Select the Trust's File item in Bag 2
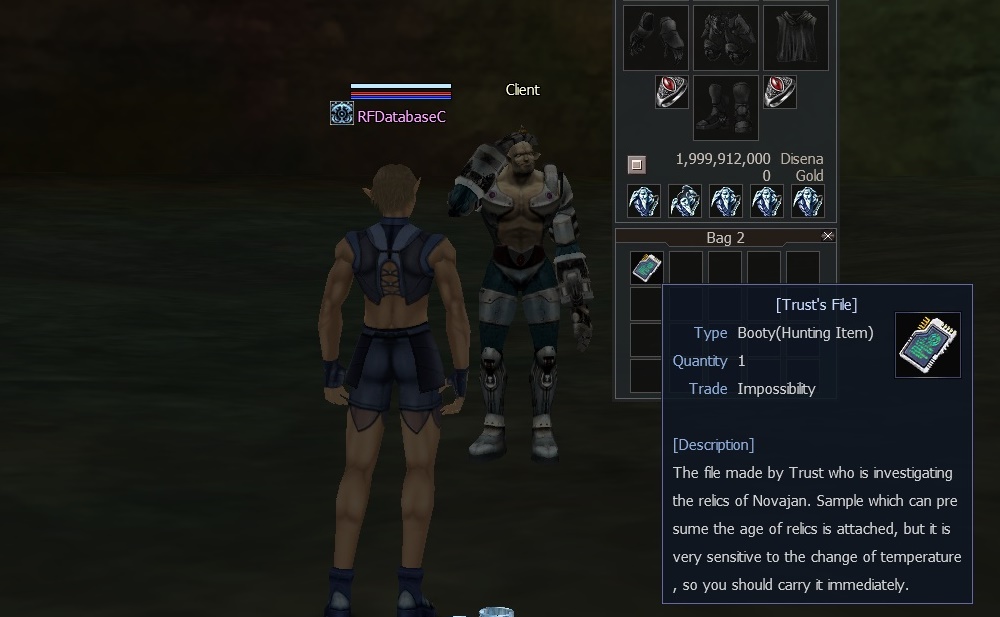This screenshot has width=1000, height=617. coord(647,267)
